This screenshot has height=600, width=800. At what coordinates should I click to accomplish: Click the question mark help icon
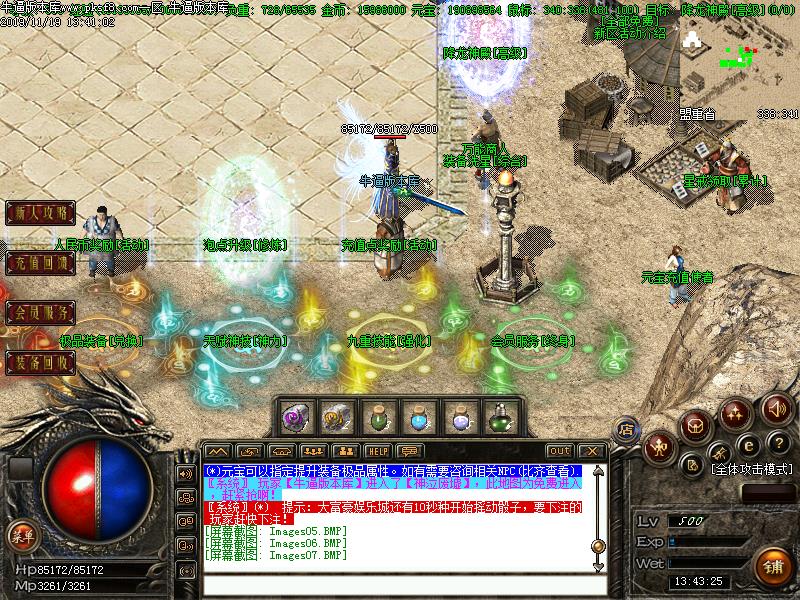(x=777, y=443)
